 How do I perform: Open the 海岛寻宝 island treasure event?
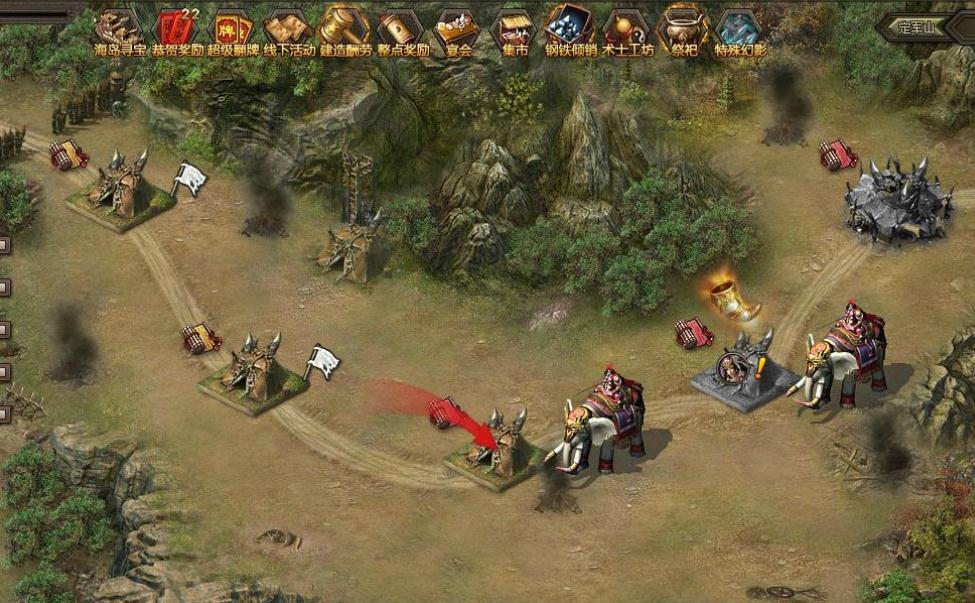click(121, 30)
